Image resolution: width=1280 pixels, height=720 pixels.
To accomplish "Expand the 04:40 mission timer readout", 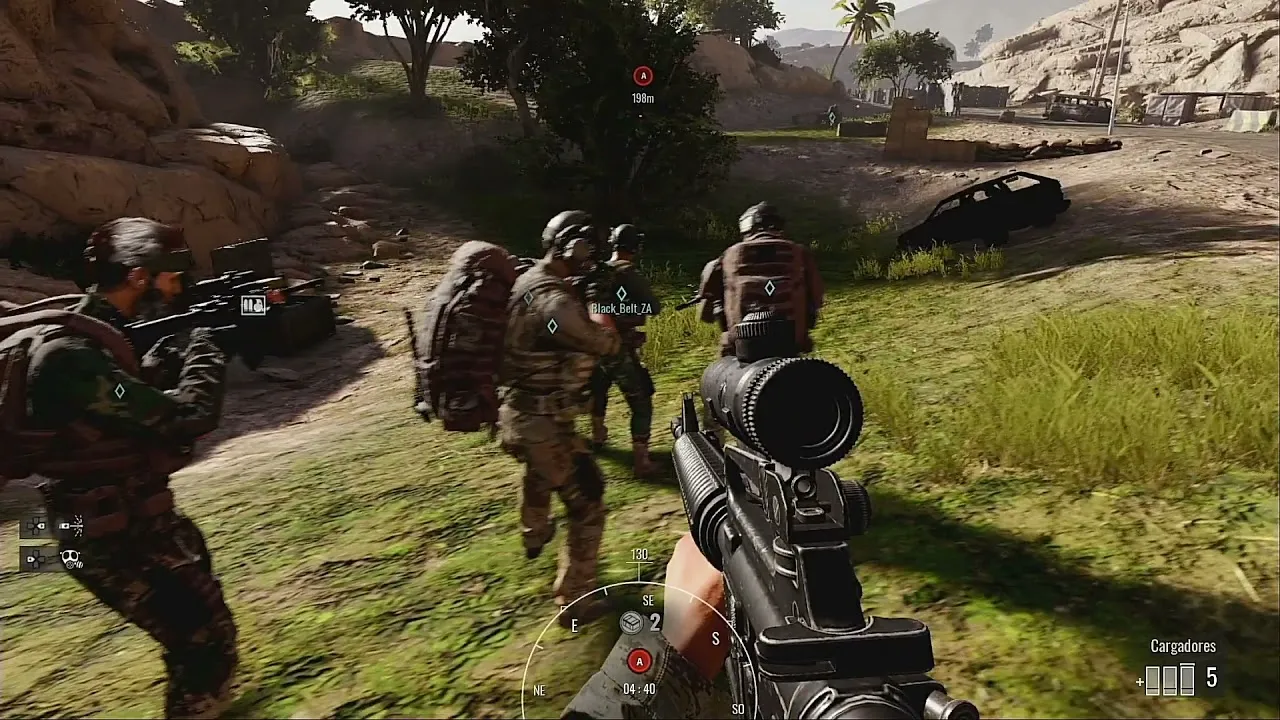I will tap(639, 687).
